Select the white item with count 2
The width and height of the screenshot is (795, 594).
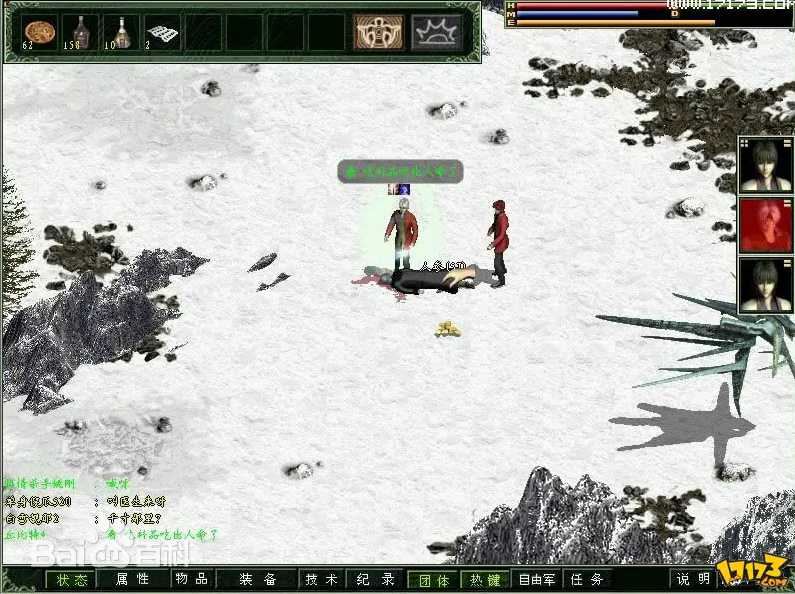tap(161, 31)
